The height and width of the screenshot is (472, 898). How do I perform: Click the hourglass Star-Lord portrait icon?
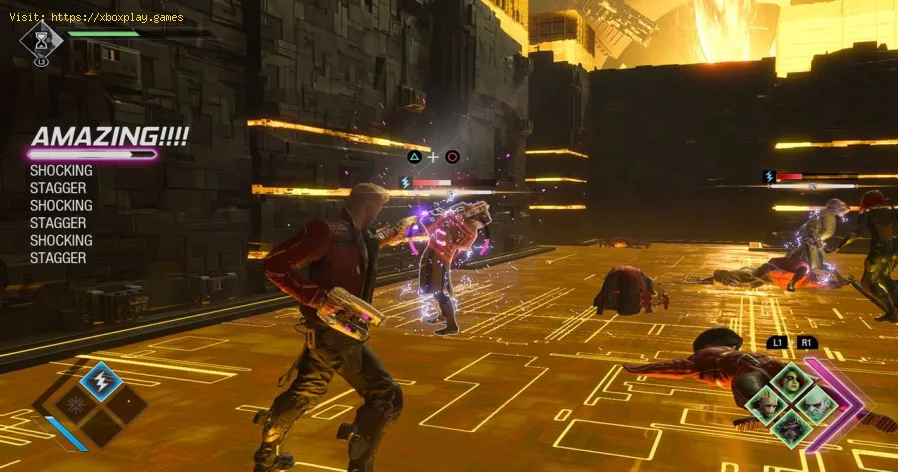(41, 40)
